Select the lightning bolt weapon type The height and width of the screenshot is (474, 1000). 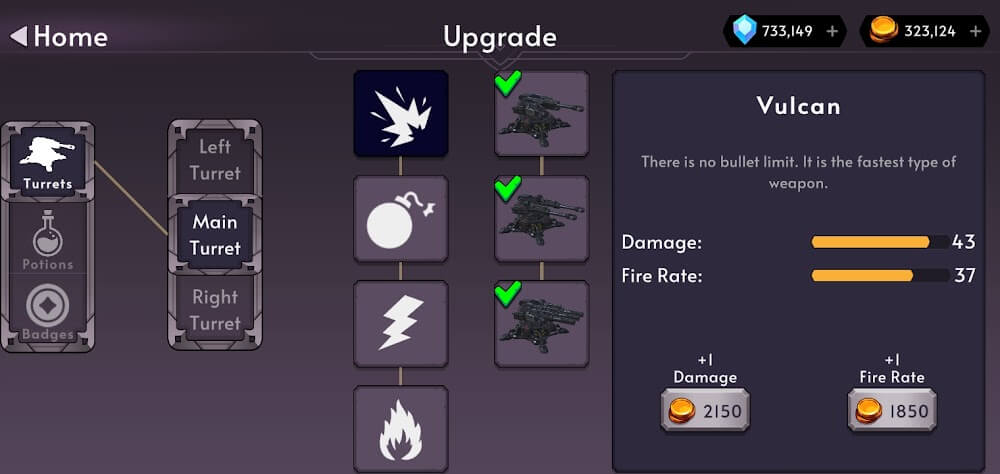[x=401, y=324]
